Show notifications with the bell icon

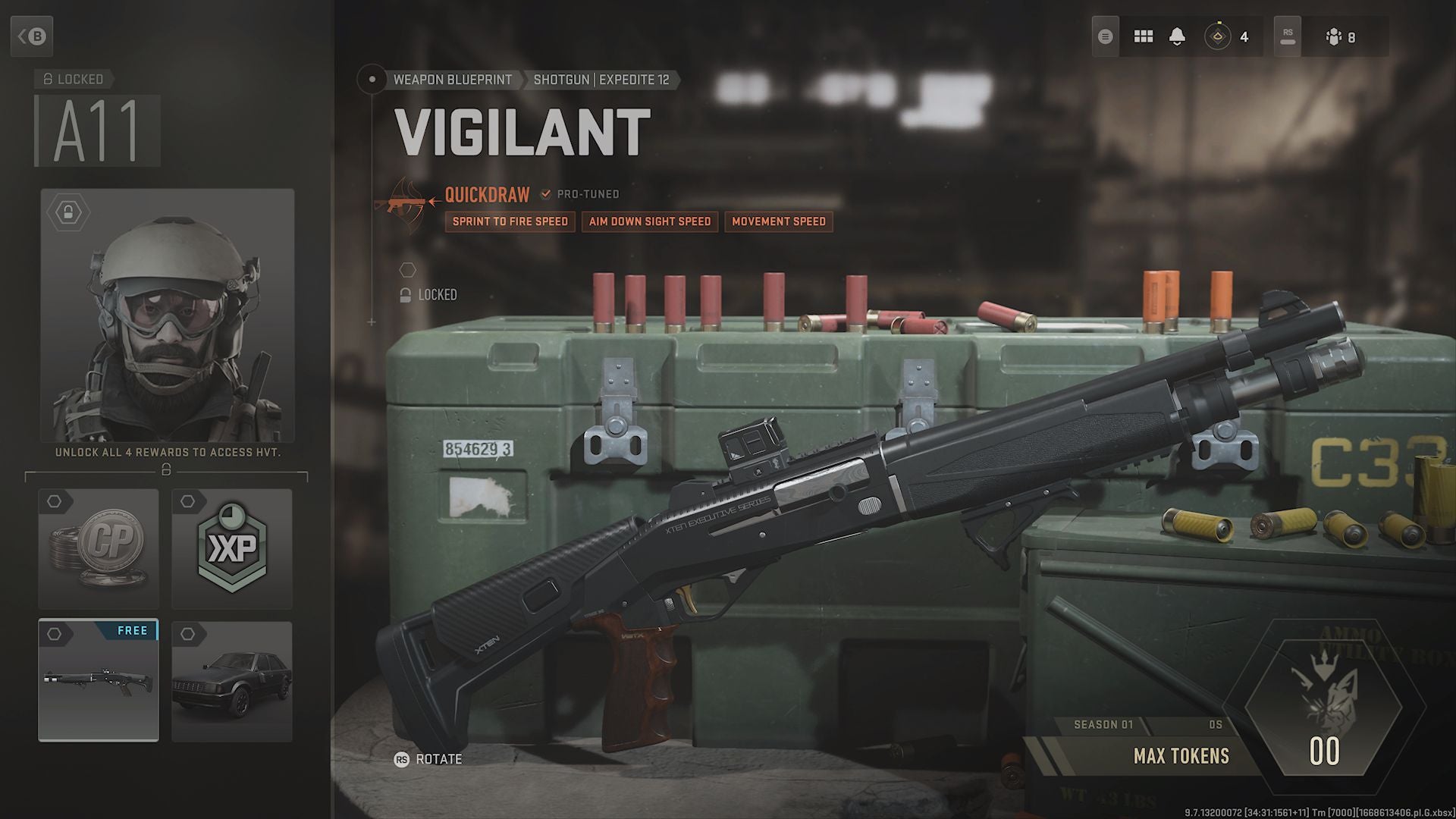[1177, 36]
